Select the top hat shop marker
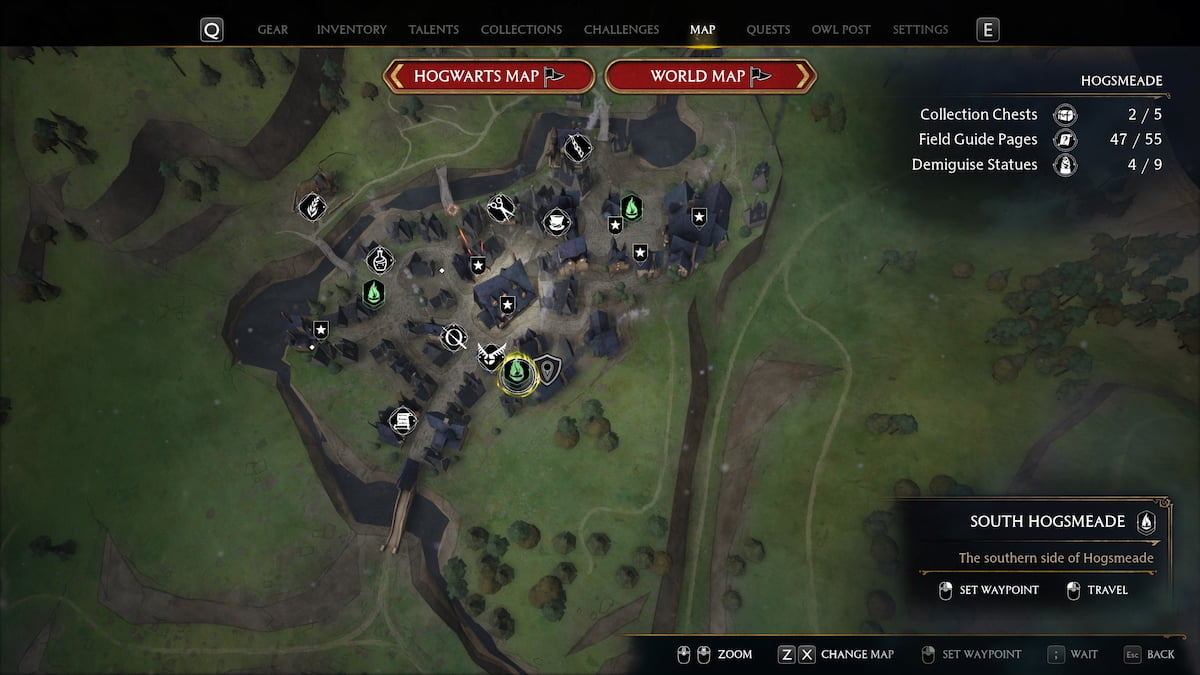Screen dimensions: 1200x675 click(554, 221)
